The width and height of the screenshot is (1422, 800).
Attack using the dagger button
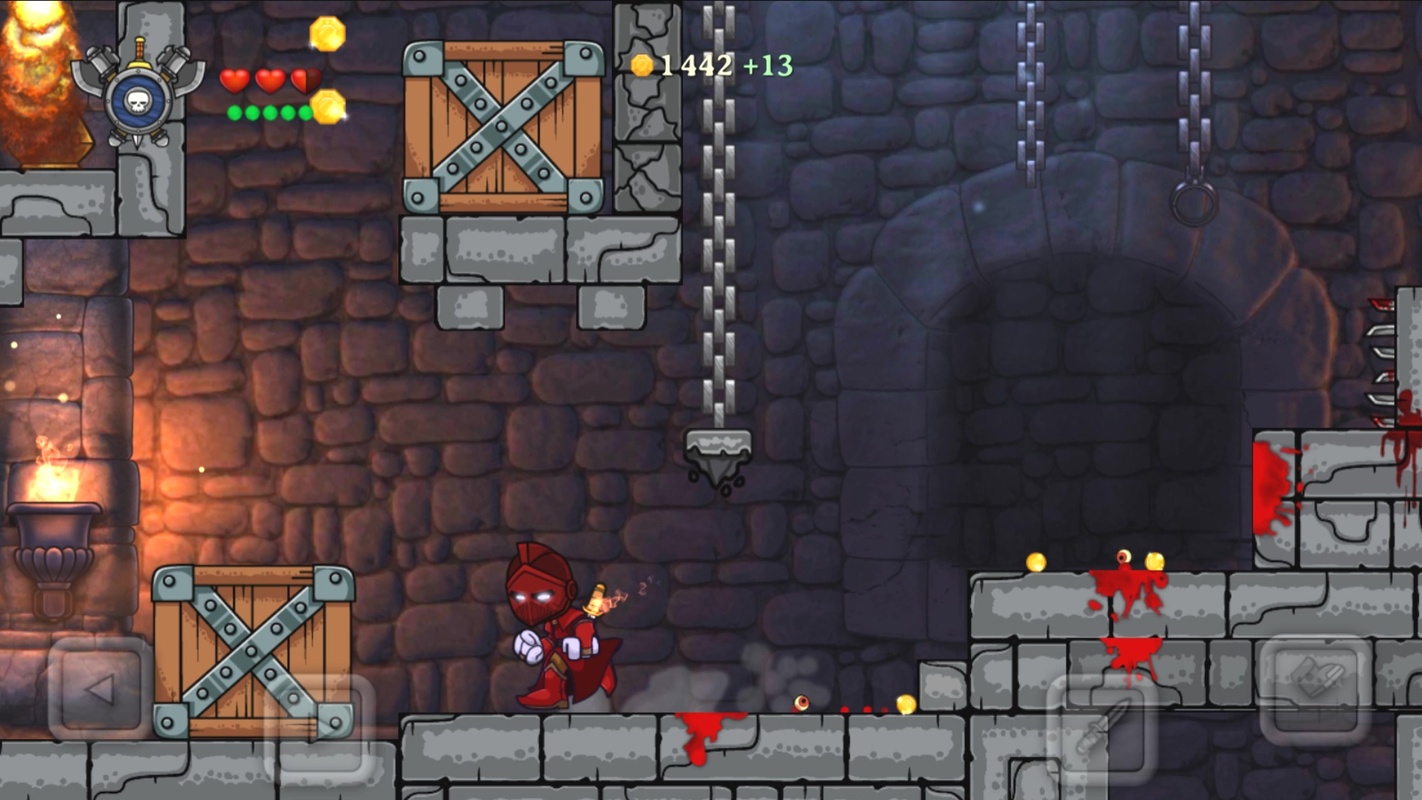1101,727
